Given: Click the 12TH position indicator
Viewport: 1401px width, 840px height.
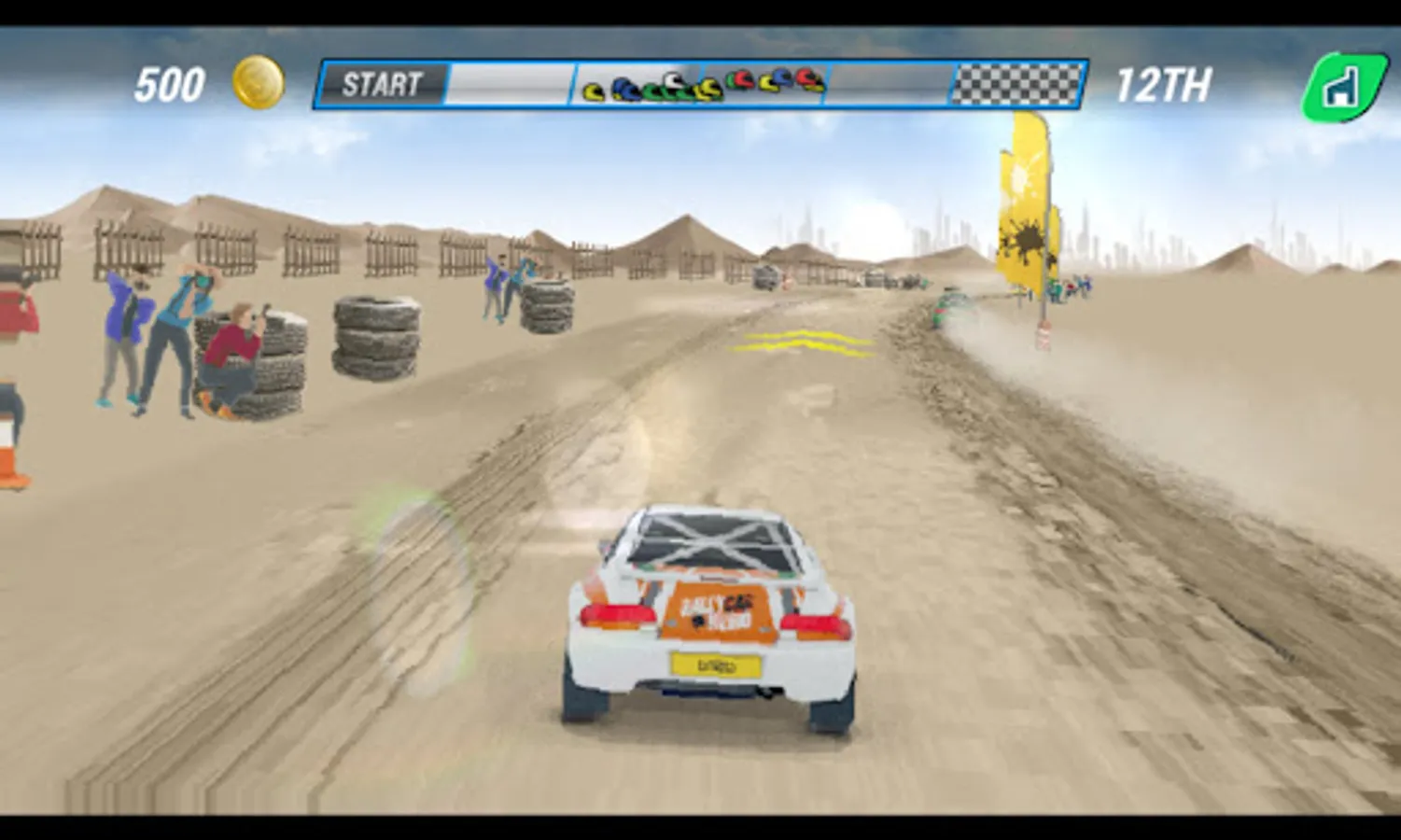Looking at the screenshot, I should 1166,84.
